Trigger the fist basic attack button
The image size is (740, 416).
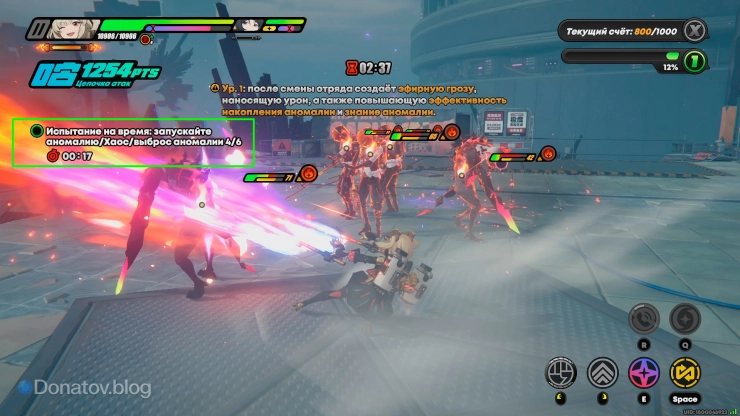[x=561, y=373]
